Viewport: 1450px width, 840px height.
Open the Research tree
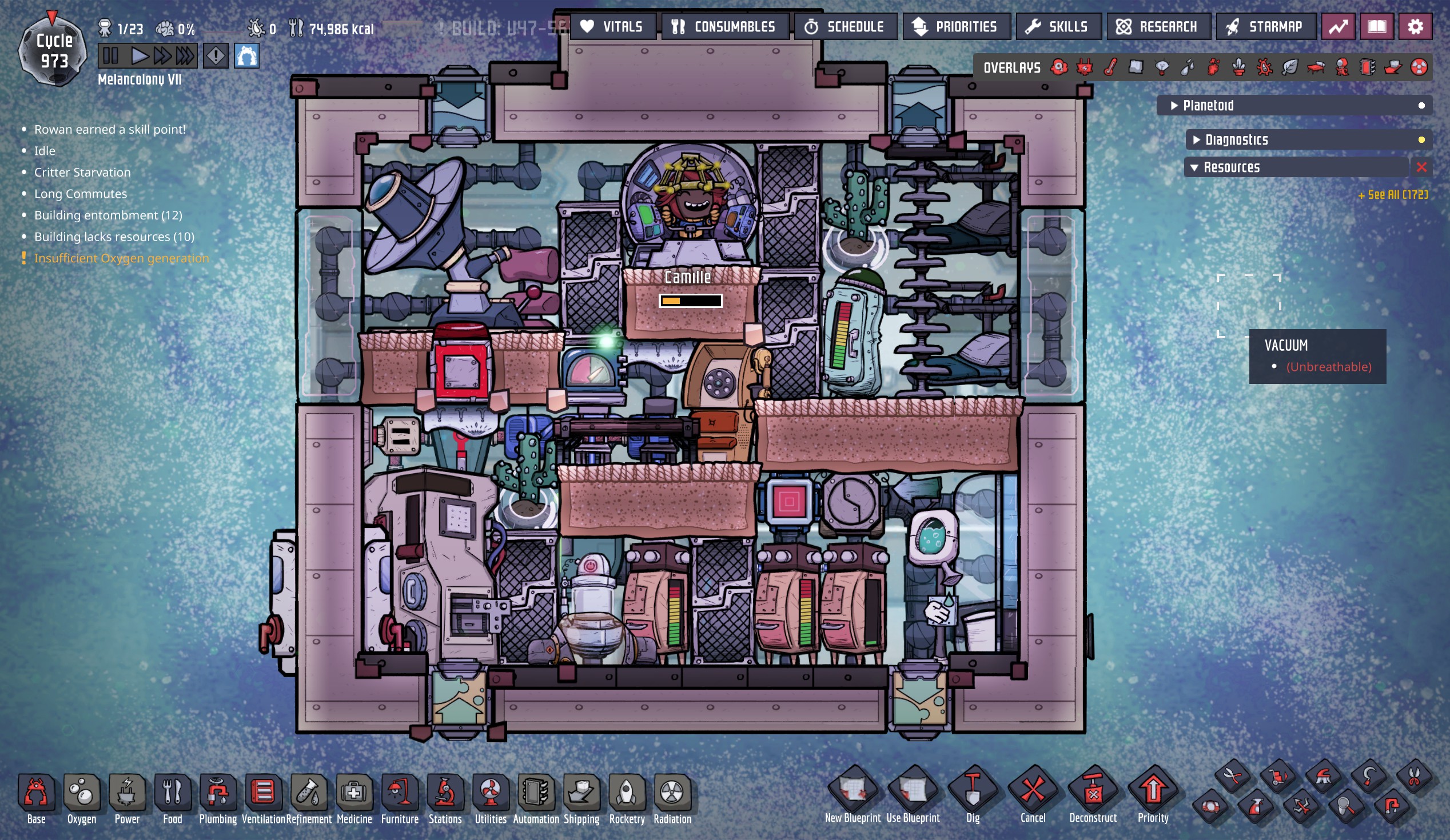(1158, 26)
